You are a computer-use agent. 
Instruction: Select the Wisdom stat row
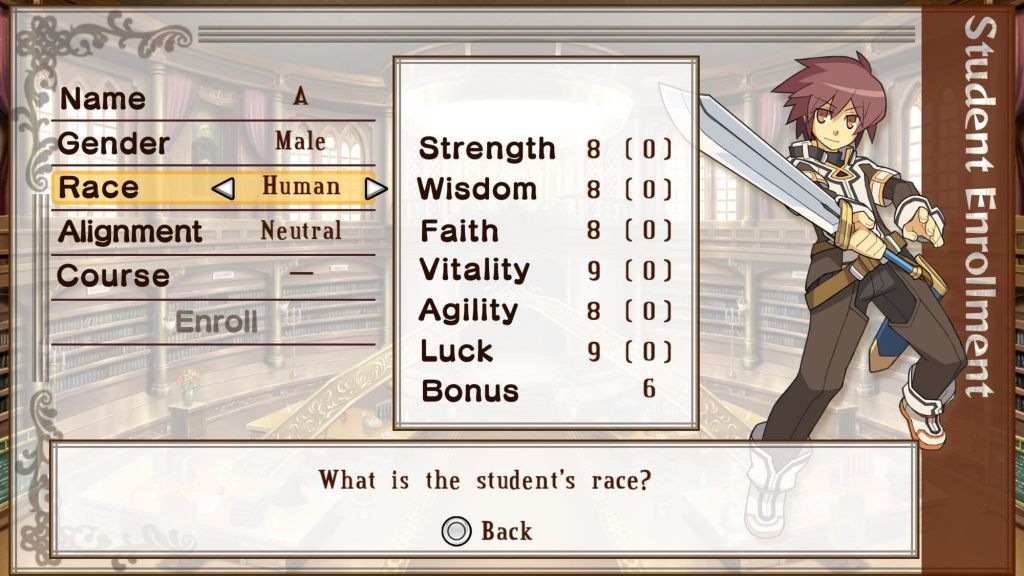[x=545, y=189]
